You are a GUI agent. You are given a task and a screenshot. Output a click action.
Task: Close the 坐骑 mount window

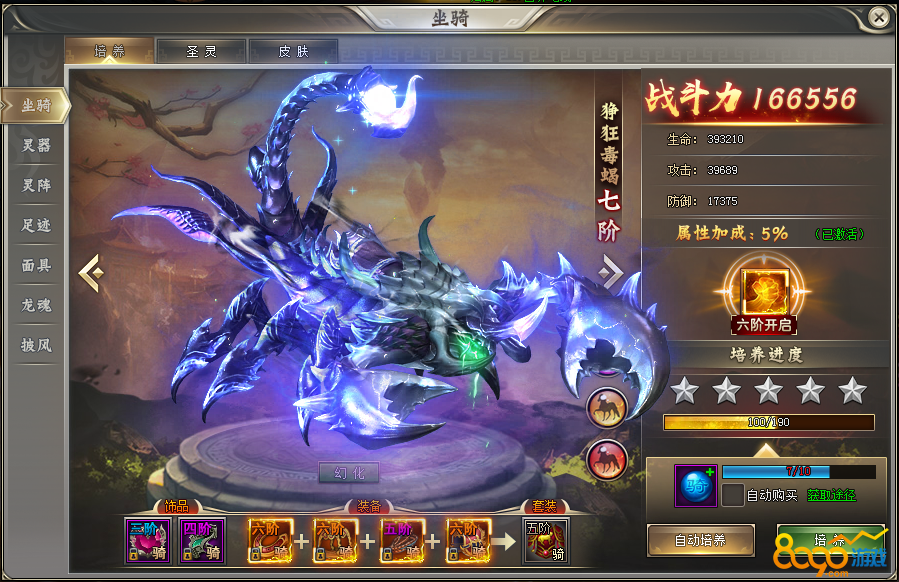(878, 18)
